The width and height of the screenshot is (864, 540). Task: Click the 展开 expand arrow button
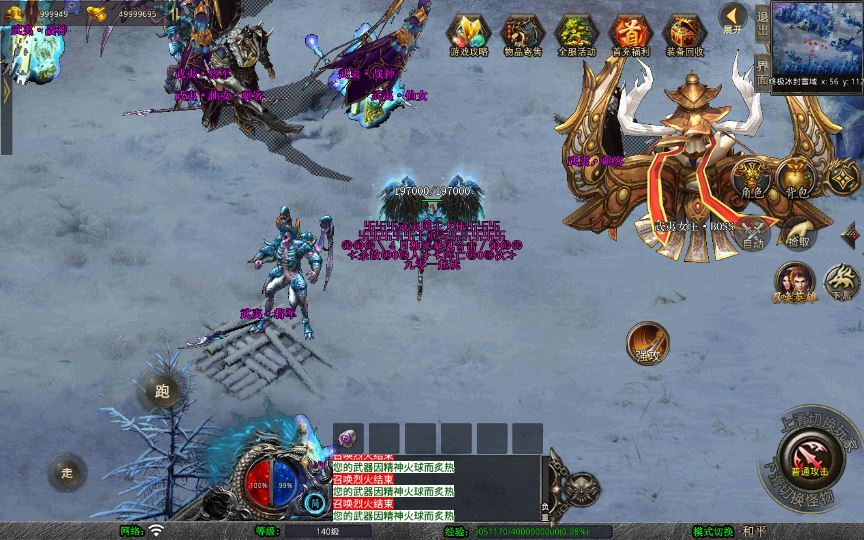pyautogui.click(x=734, y=18)
